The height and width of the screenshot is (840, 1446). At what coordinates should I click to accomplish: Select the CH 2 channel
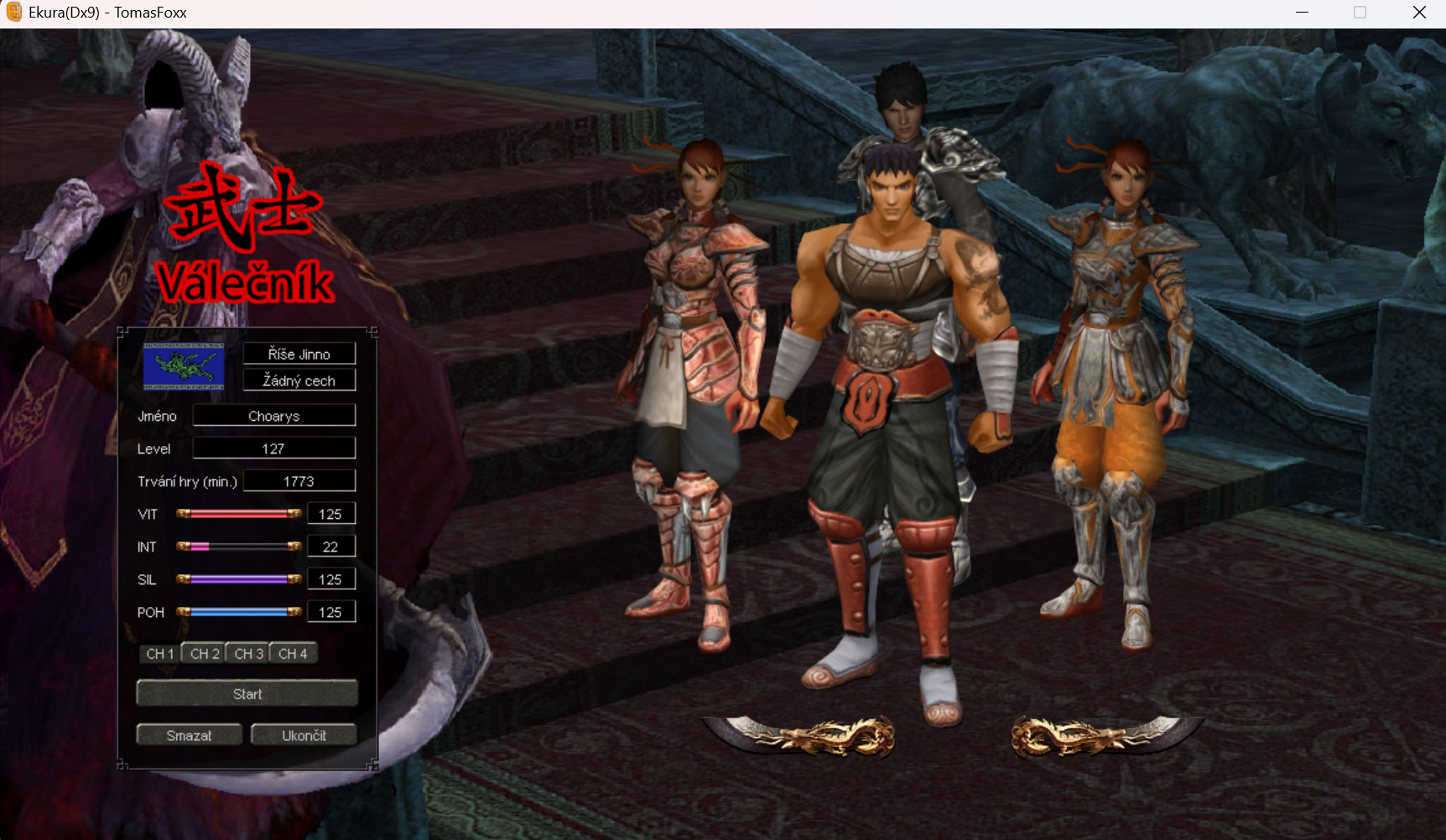click(x=205, y=654)
